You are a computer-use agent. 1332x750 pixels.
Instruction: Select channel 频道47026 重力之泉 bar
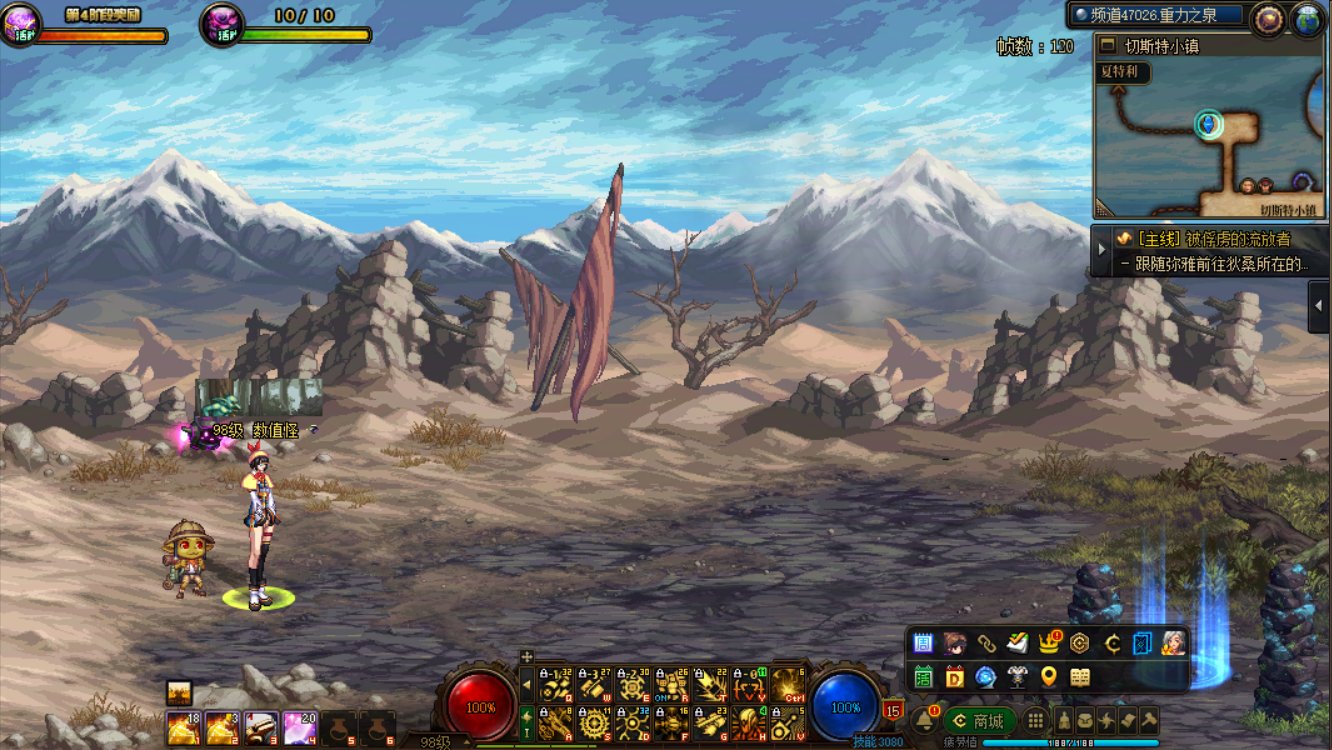coord(1157,15)
